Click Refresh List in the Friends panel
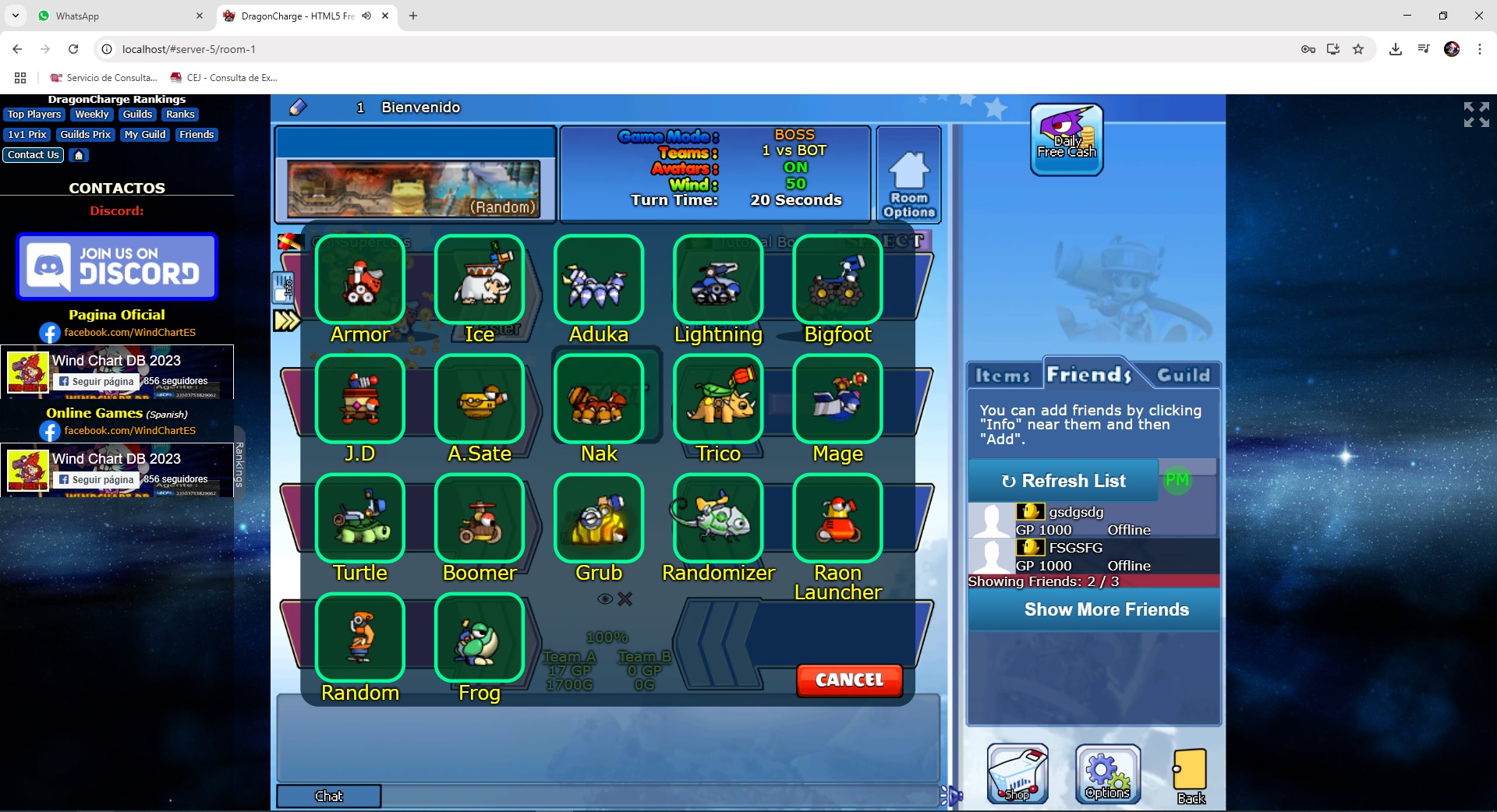Viewport: 1497px width, 812px height. (1063, 481)
